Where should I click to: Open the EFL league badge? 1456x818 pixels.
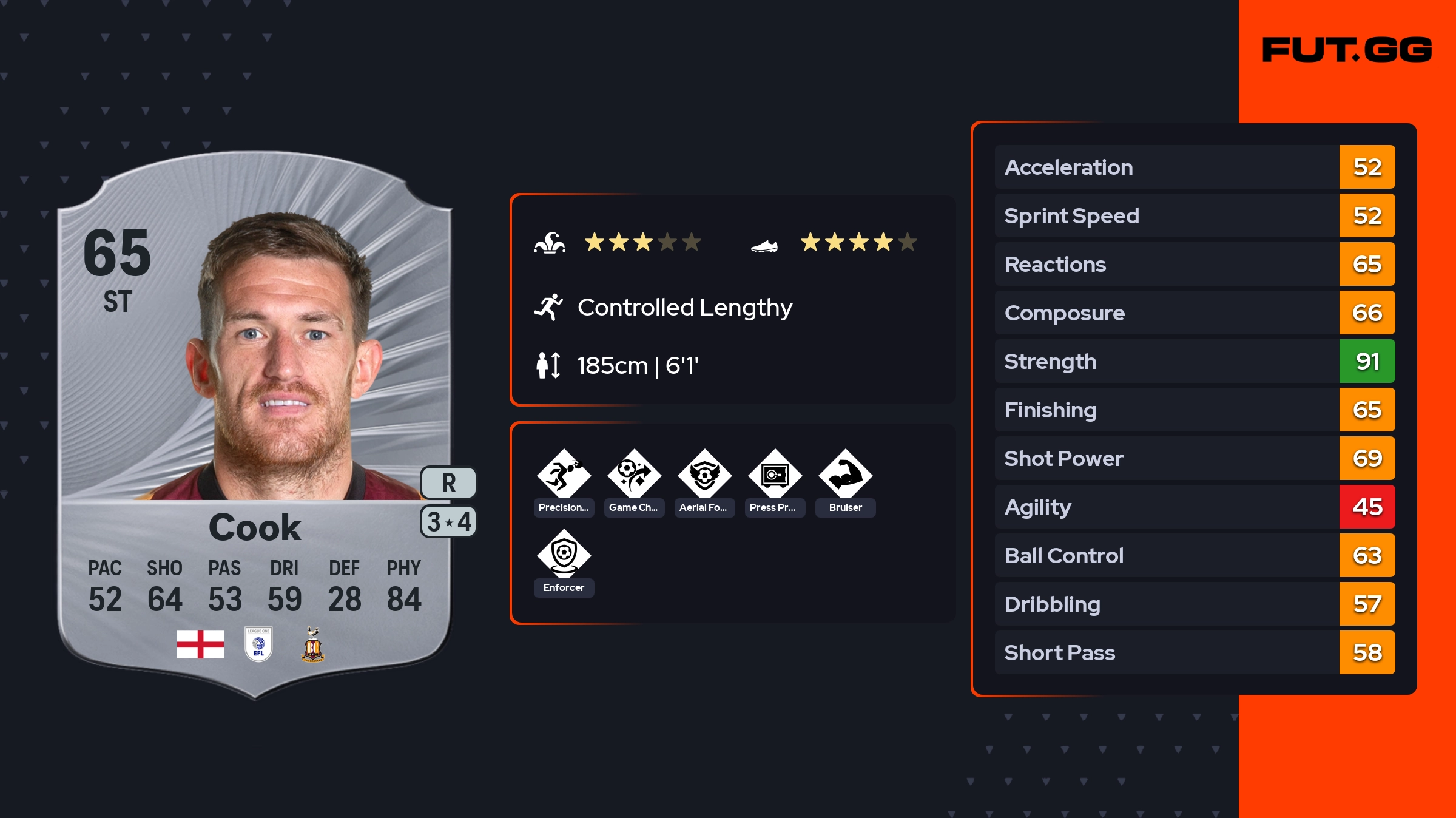click(258, 644)
